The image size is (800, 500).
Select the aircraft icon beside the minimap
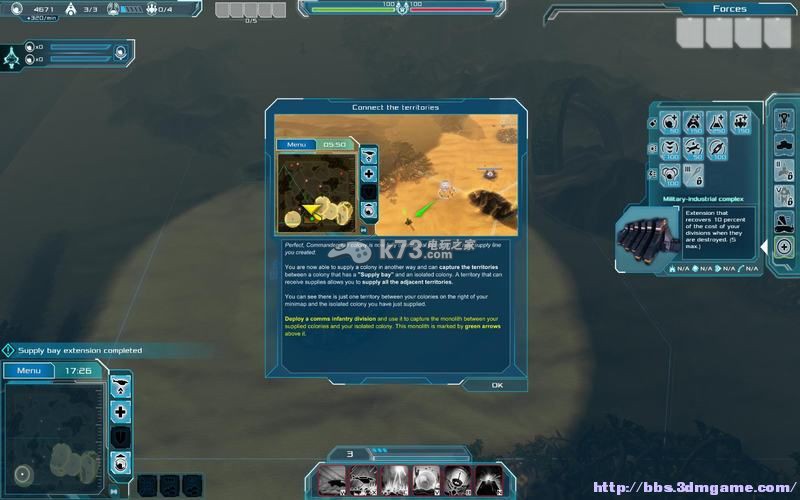coord(121,385)
